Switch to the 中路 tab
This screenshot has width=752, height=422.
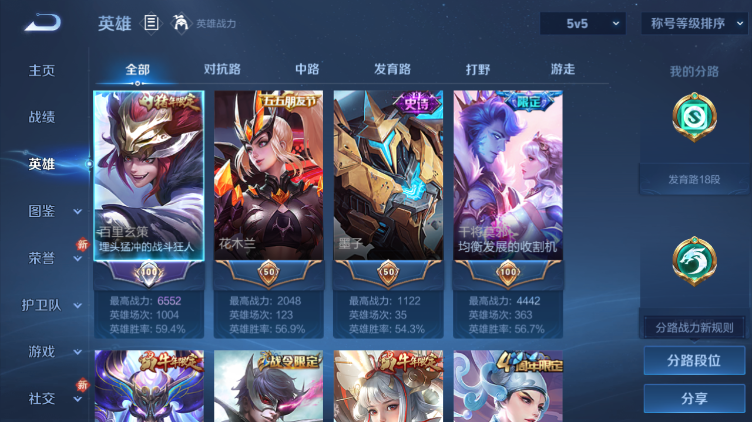coord(307,69)
